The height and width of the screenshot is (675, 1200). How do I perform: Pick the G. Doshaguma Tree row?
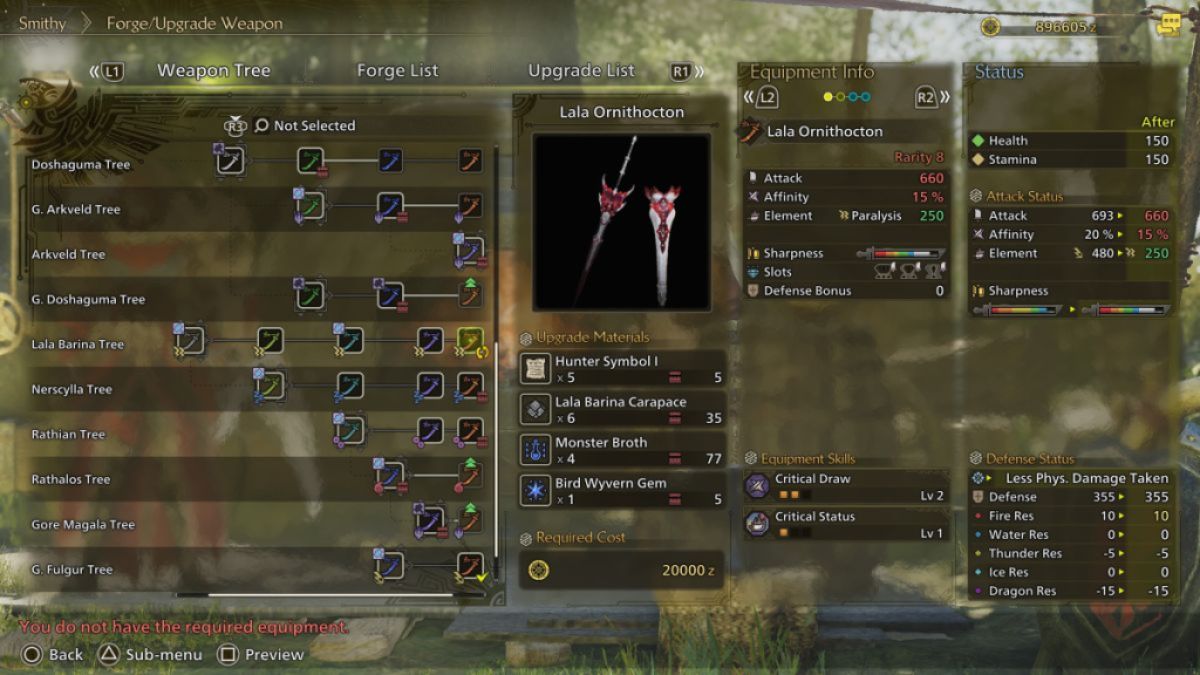tap(88, 299)
